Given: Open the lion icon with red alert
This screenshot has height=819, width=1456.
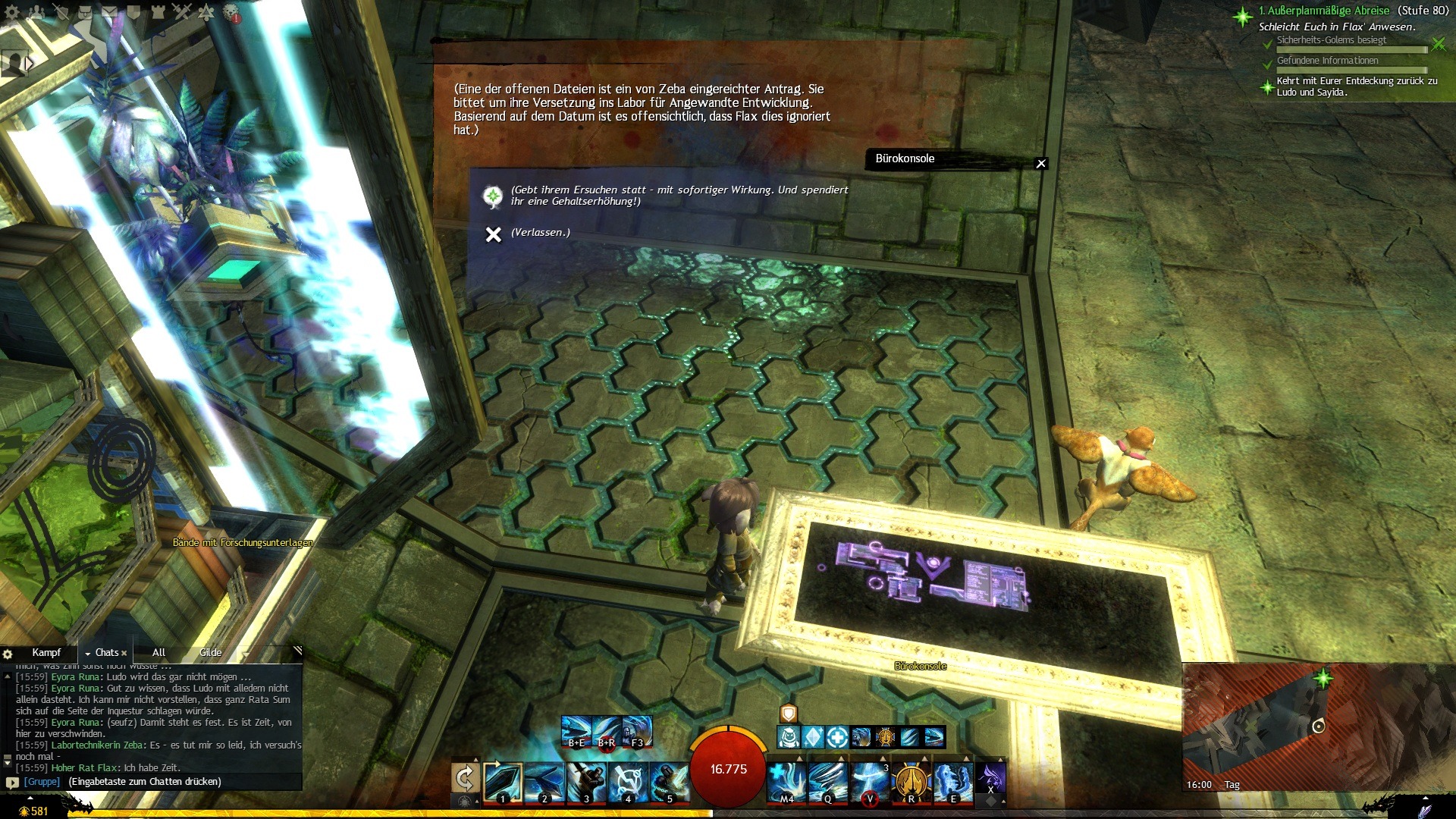Looking at the screenshot, I should [x=232, y=13].
